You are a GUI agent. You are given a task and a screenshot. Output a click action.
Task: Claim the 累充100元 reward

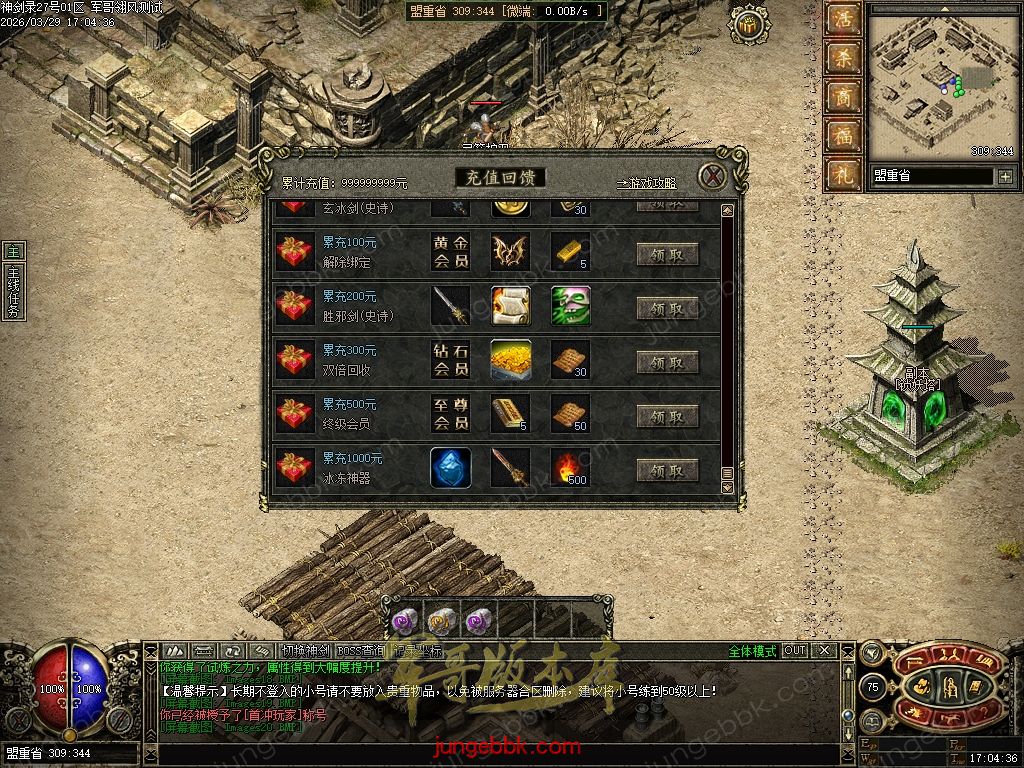point(667,254)
